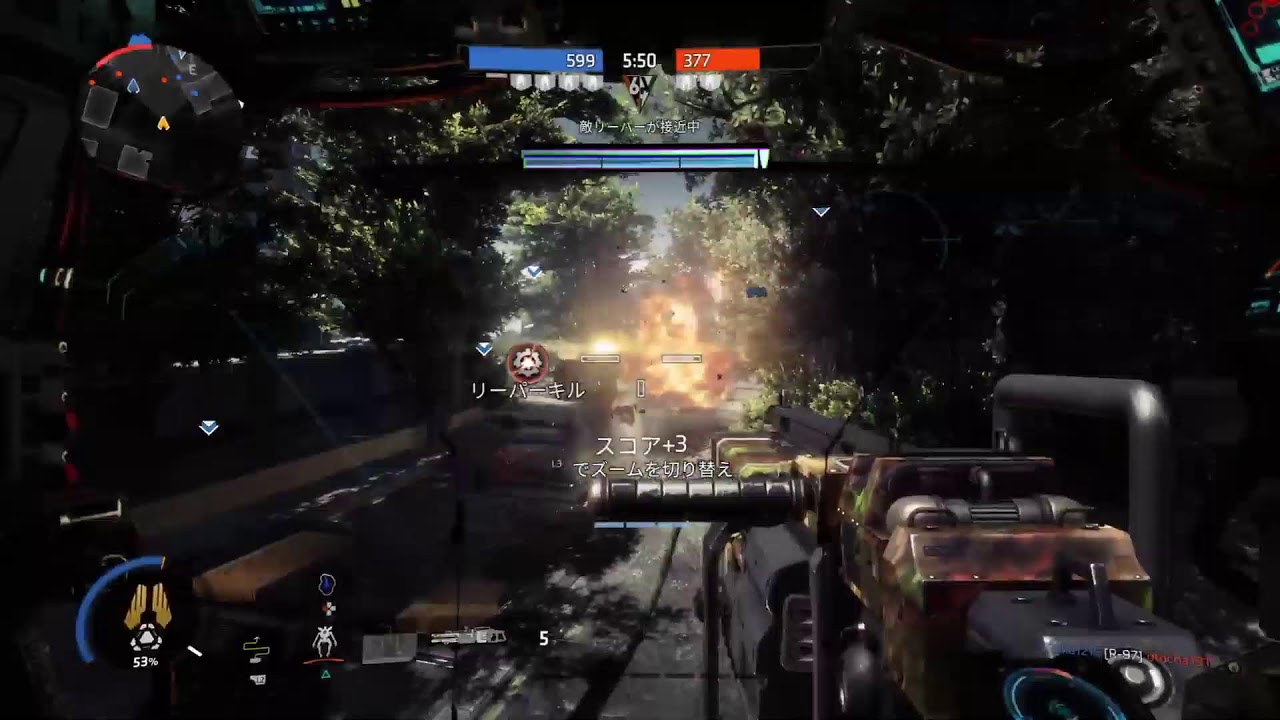Click the white reaper silhouette icon
The width and height of the screenshot is (1280, 720).
point(323,639)
